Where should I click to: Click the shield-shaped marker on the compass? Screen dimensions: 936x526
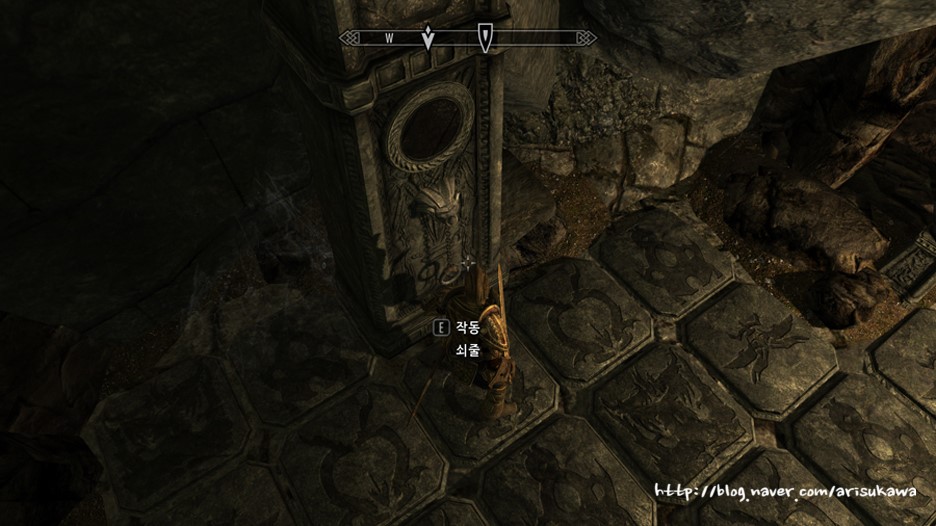point(485,38)
